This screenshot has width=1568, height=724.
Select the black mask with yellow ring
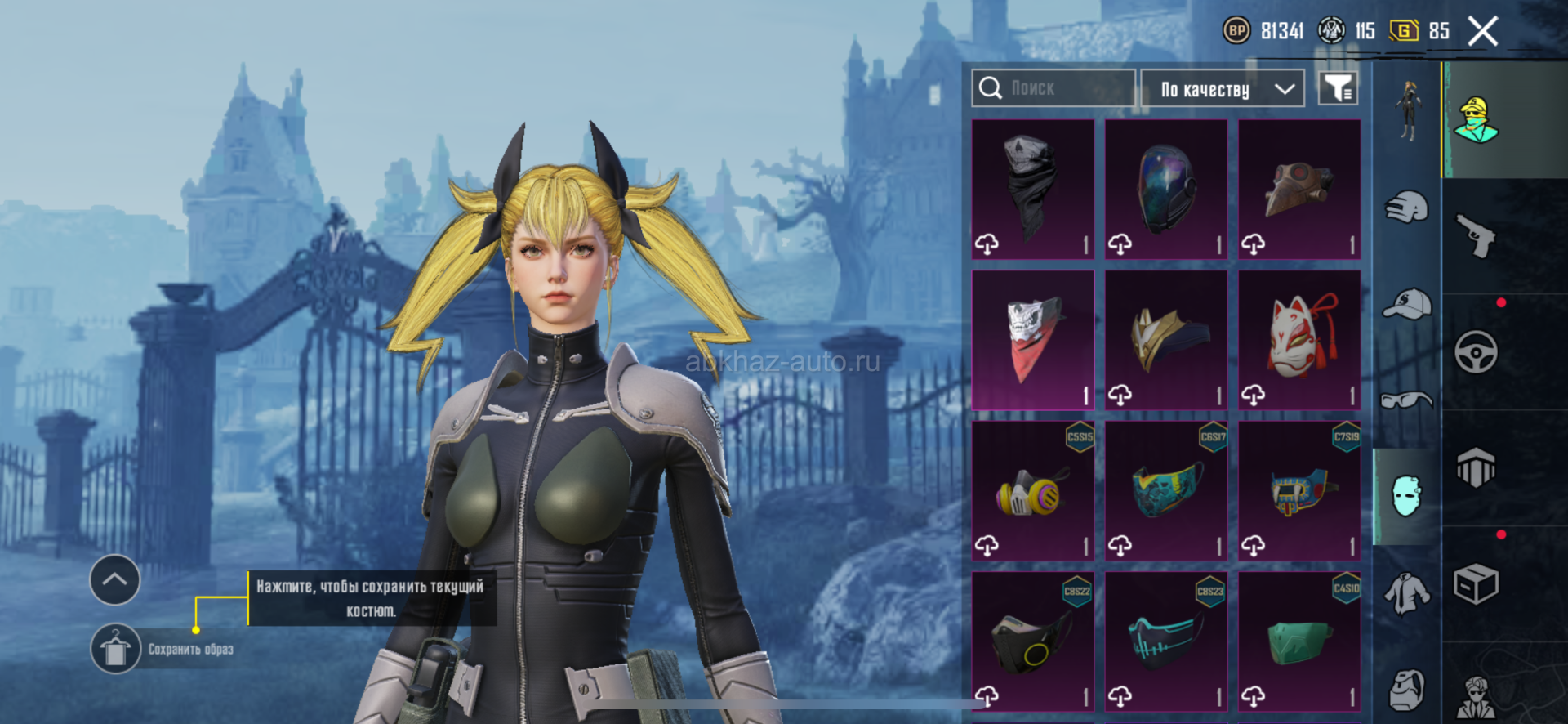1033,641
